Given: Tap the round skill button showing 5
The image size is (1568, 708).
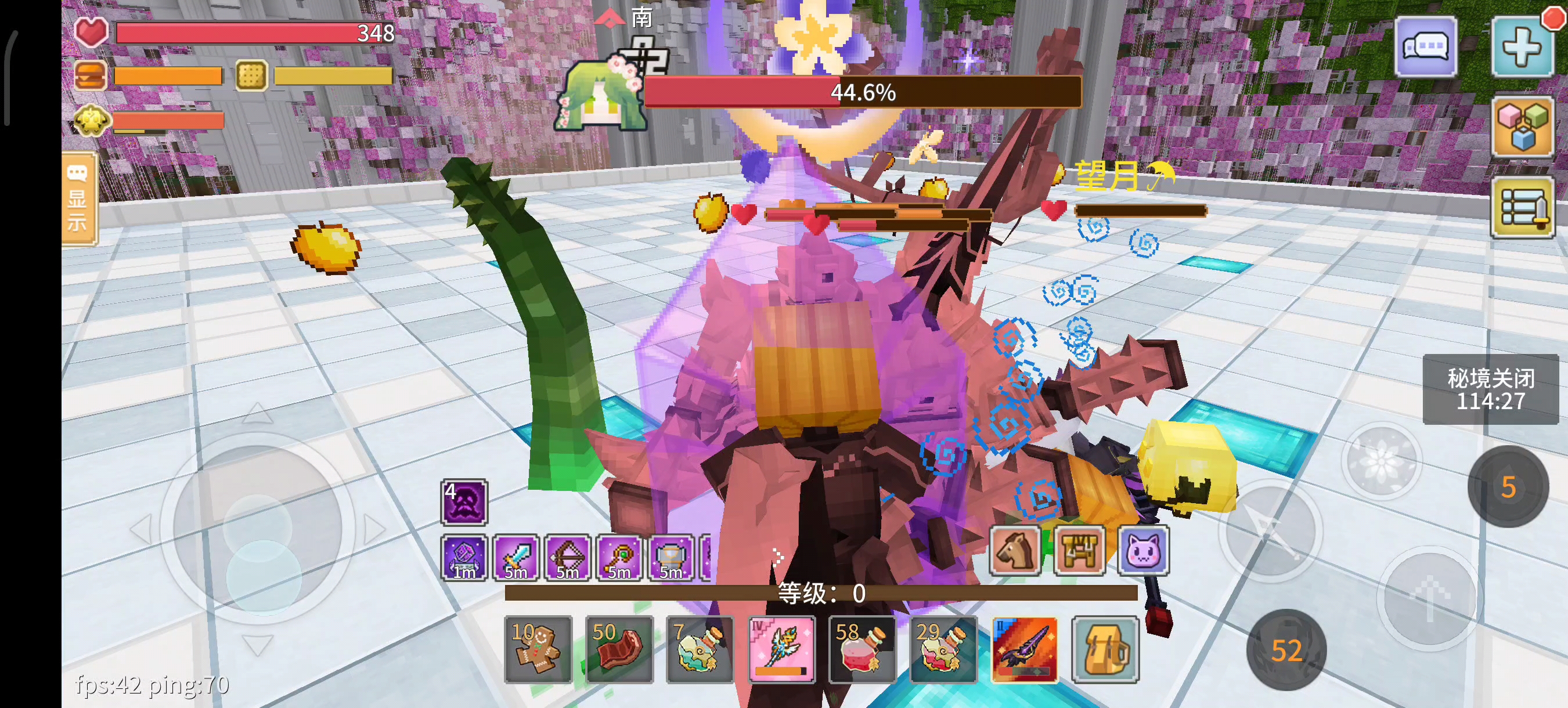Looking at the screenshot, I should pos(1508,486).
